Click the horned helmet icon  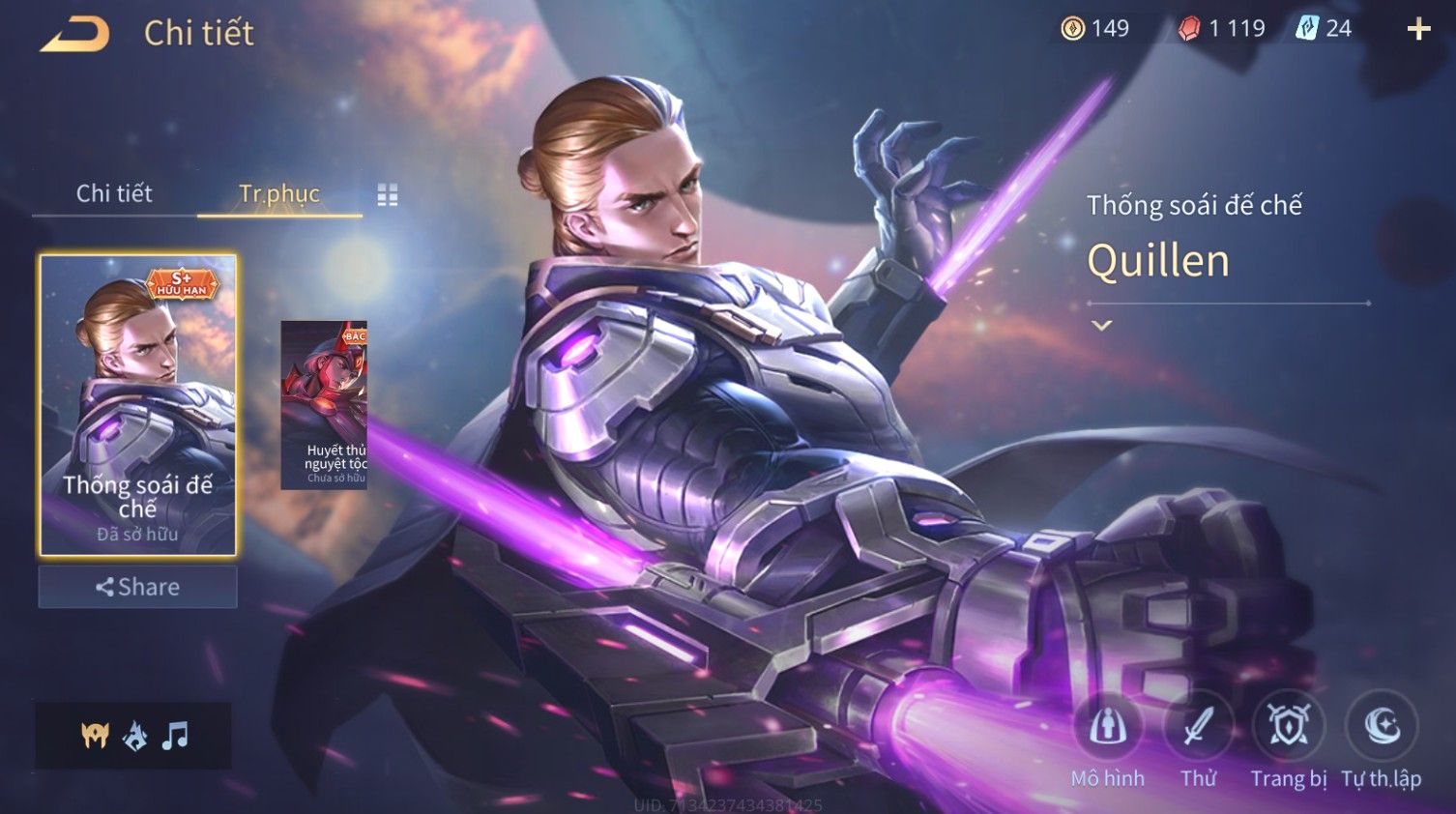(95, 737)
